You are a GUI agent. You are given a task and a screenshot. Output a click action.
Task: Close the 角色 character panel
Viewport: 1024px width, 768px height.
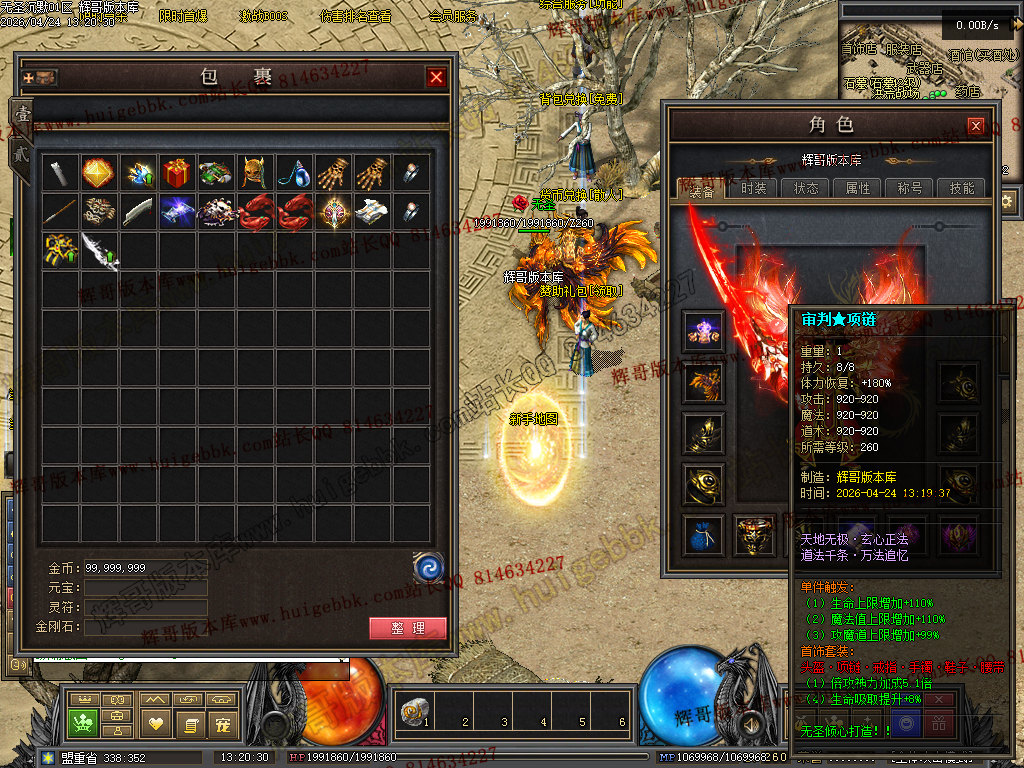click(x=976, y=126)
